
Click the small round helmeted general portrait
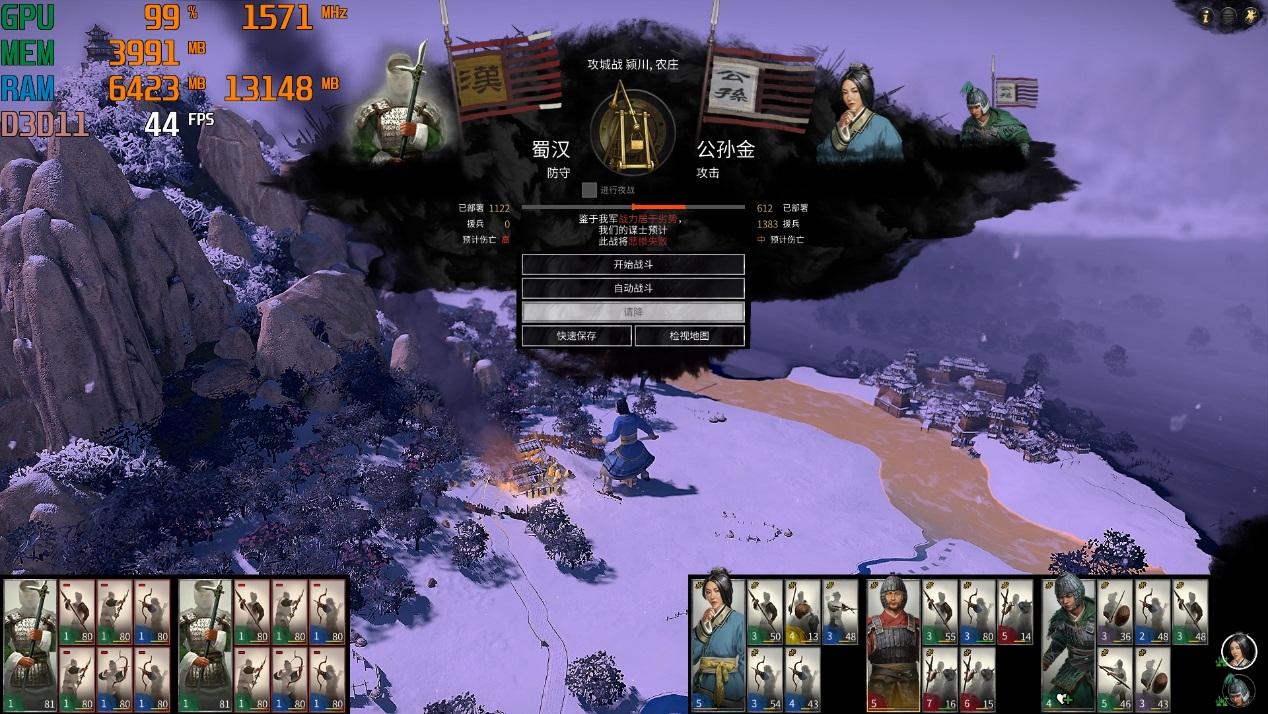[x=1238, y=689]
